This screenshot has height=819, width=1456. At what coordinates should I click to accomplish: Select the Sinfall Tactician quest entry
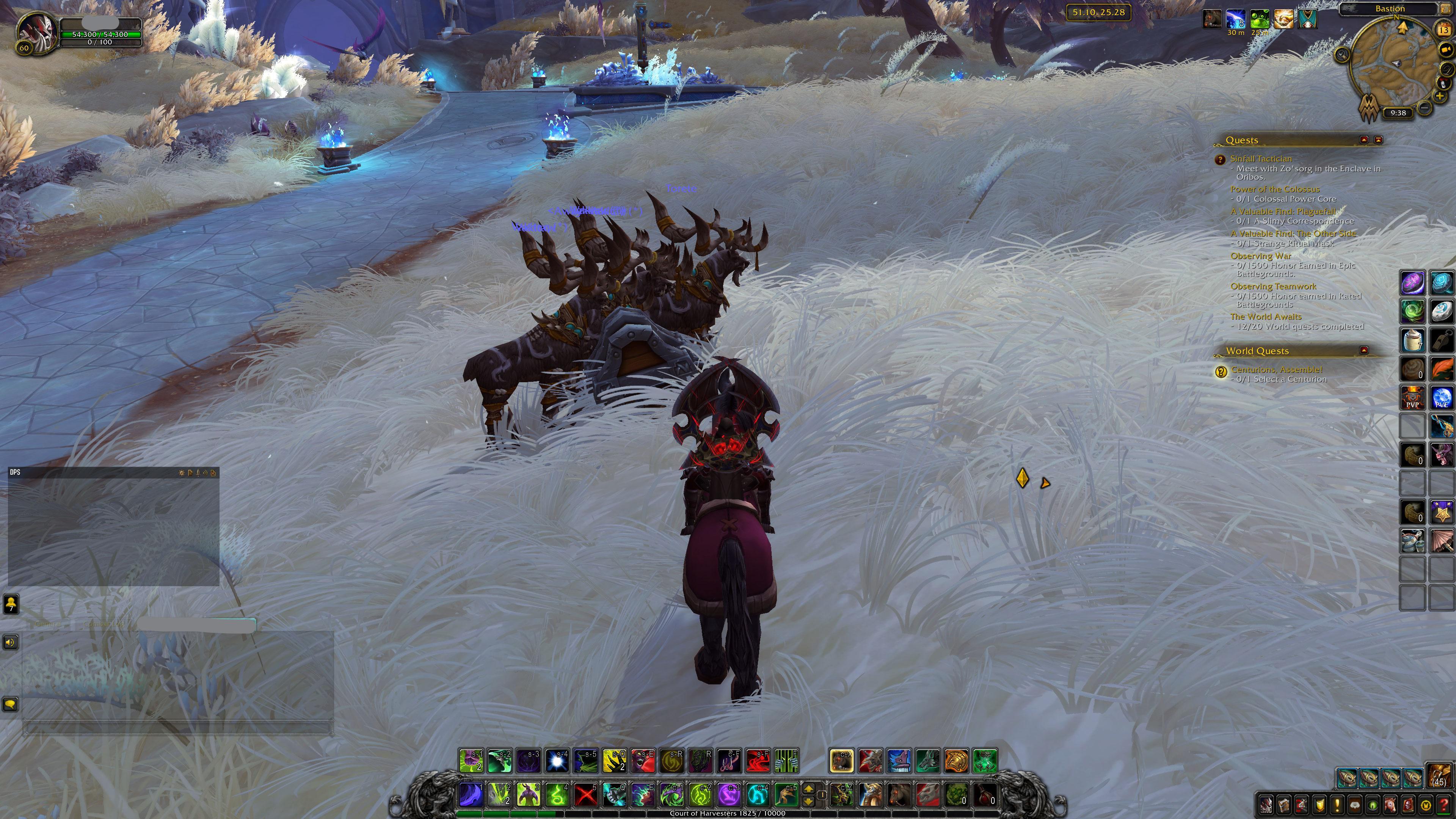[x=1261, y=159]
